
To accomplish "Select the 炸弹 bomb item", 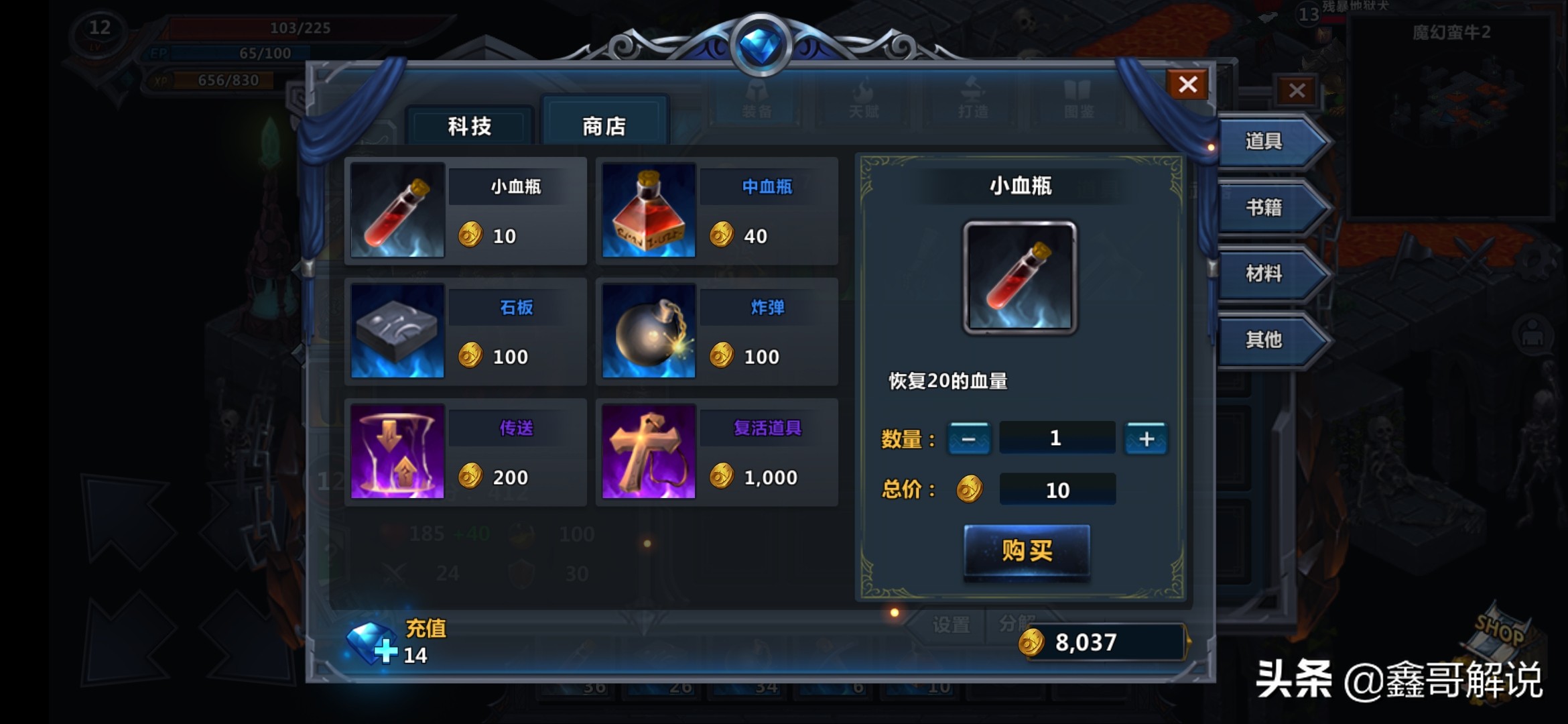I will 716,331.
